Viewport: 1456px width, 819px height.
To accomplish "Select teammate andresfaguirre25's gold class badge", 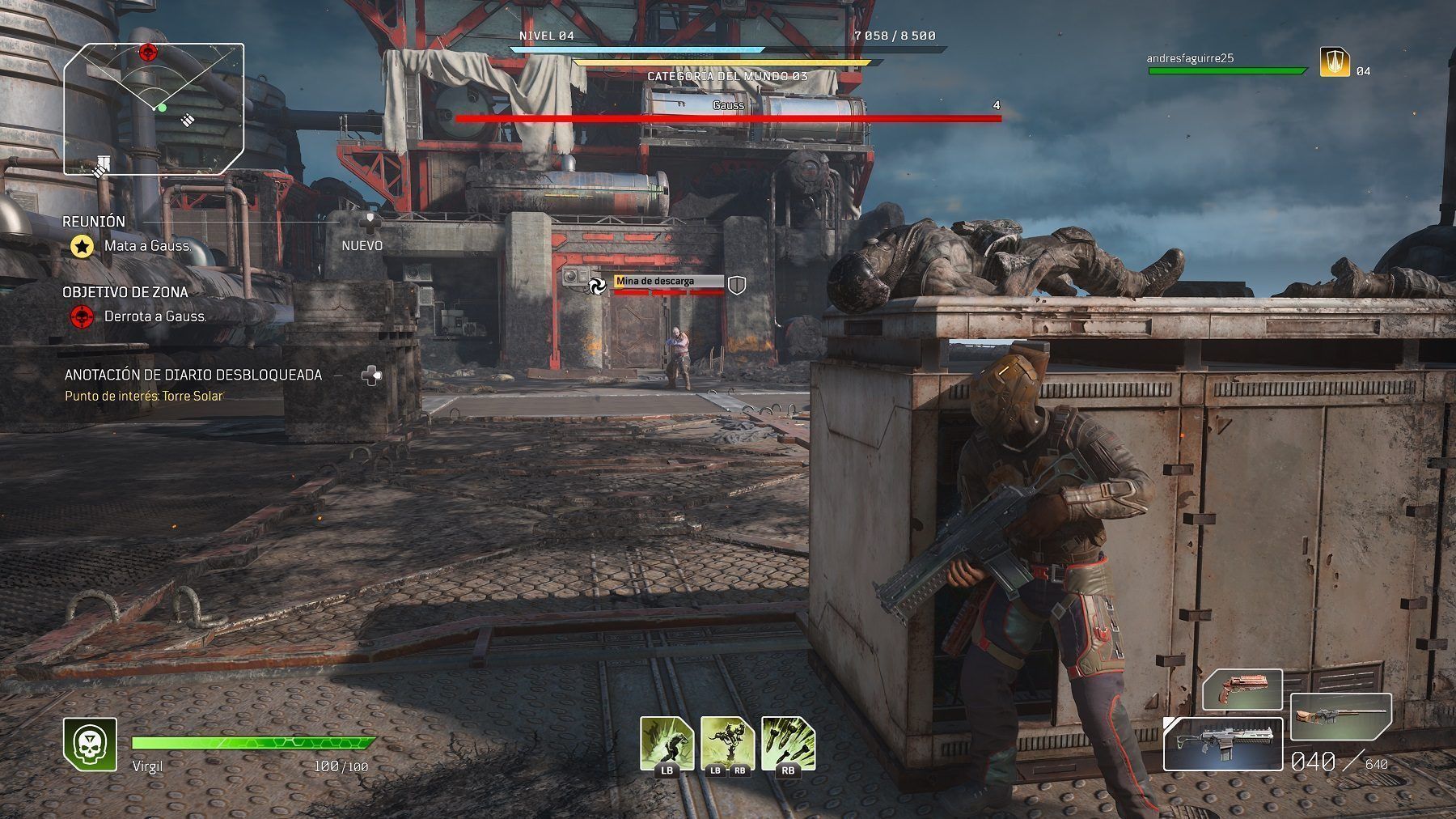I will tap(1334, 62).
